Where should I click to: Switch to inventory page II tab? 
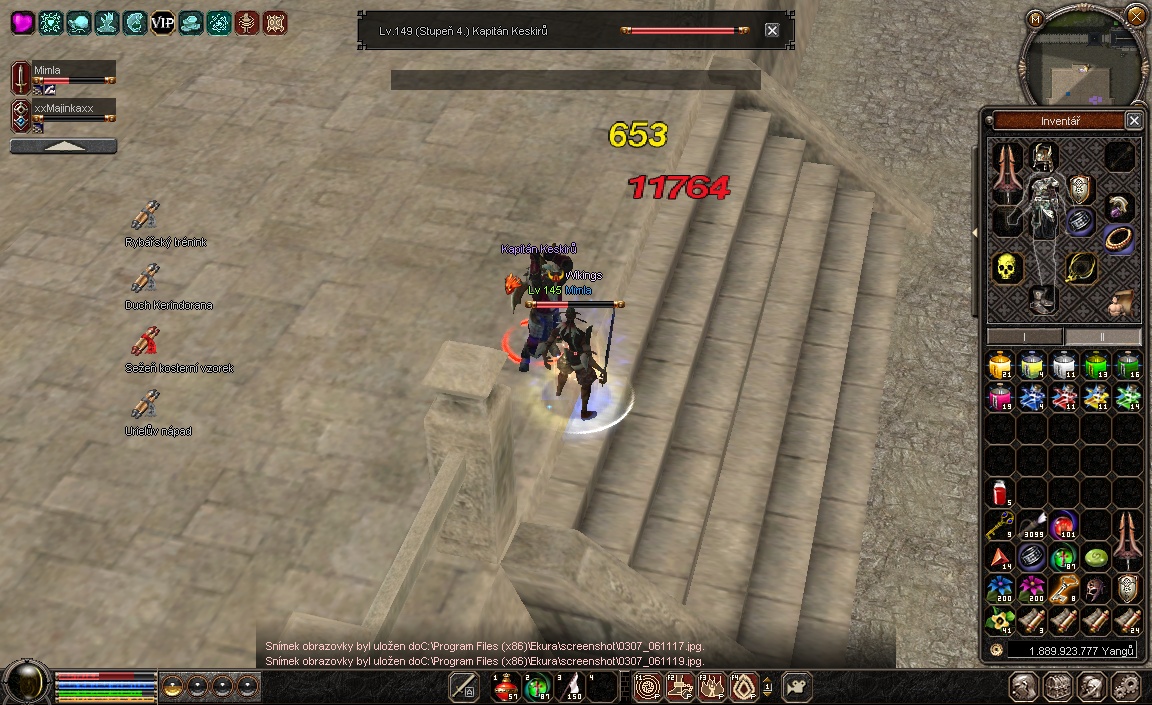click(x=1101, y=337)
